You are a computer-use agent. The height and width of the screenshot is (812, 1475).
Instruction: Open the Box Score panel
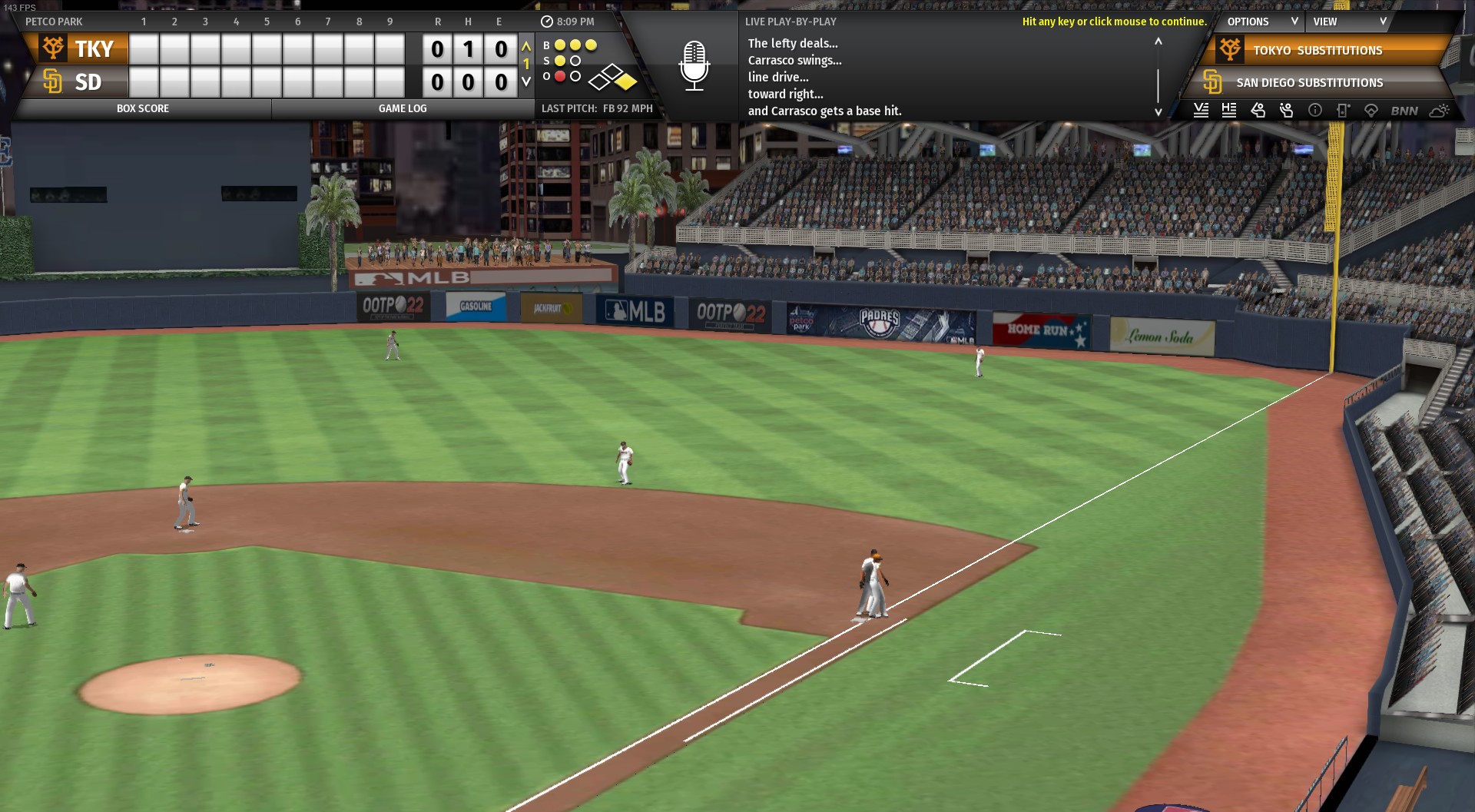(x=143, y=109)
